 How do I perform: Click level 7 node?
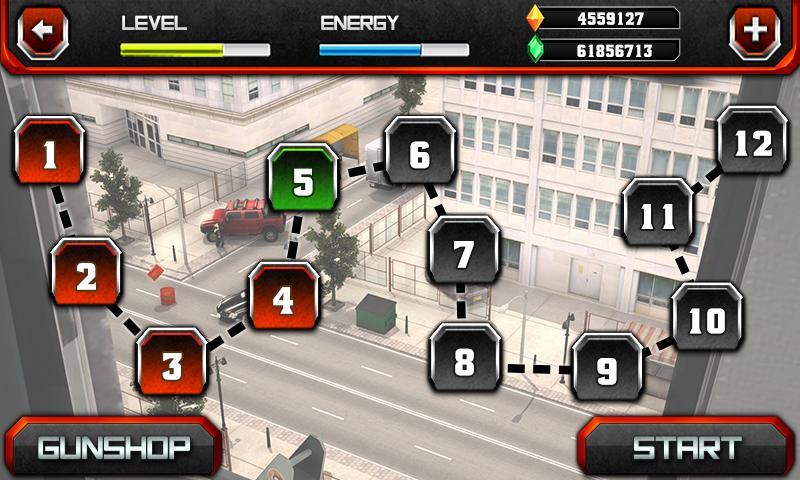pos(463,254)
